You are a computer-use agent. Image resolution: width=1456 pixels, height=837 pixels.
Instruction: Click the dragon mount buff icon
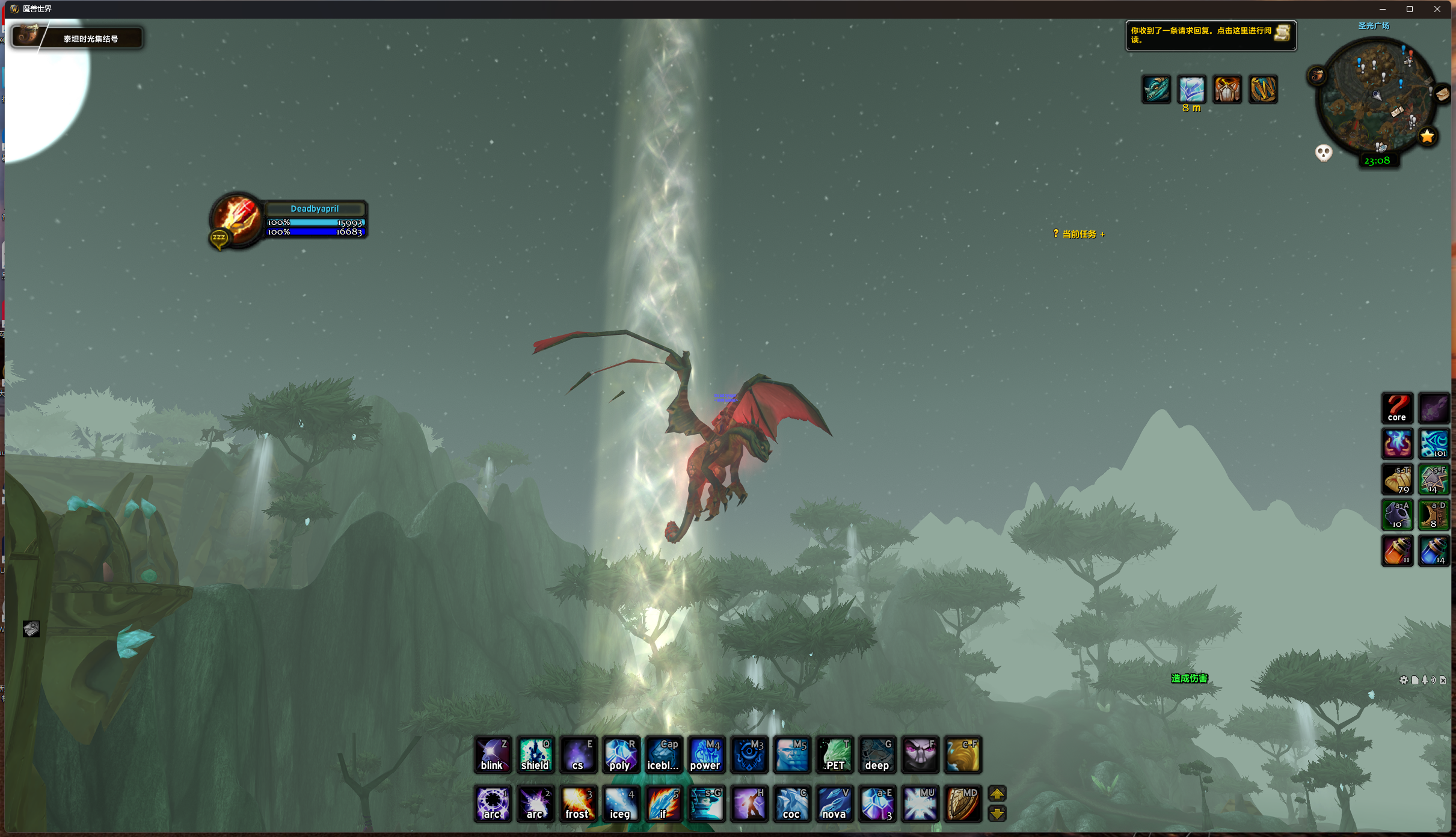[1156, 90]
